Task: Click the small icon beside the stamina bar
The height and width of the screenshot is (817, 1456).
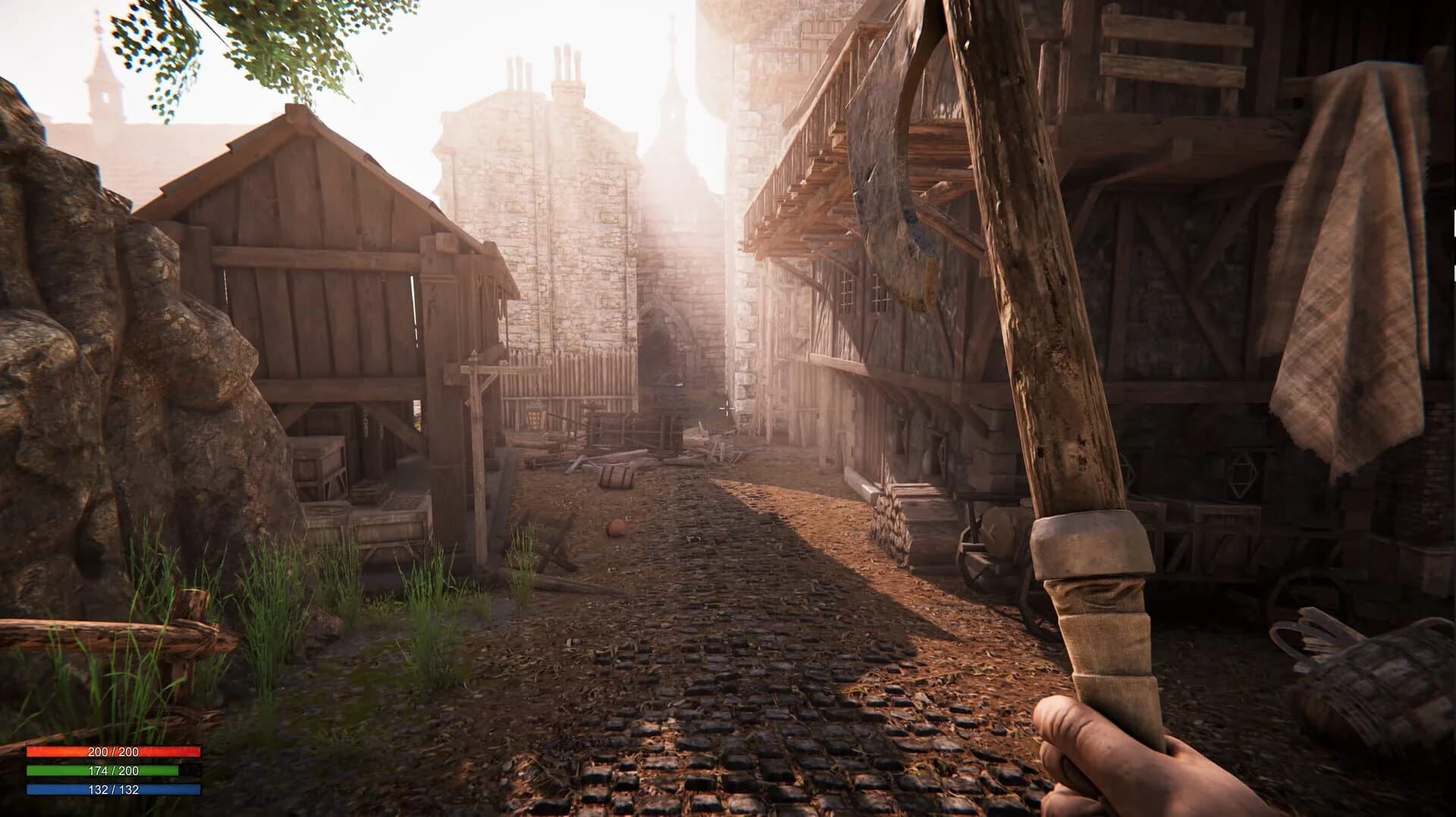Action: pos(190,772)
